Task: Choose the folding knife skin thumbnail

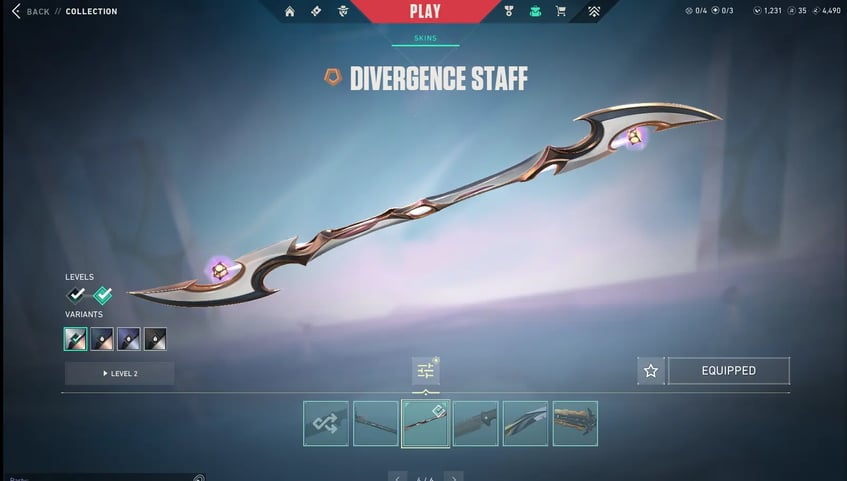Action: pos(475,423)
